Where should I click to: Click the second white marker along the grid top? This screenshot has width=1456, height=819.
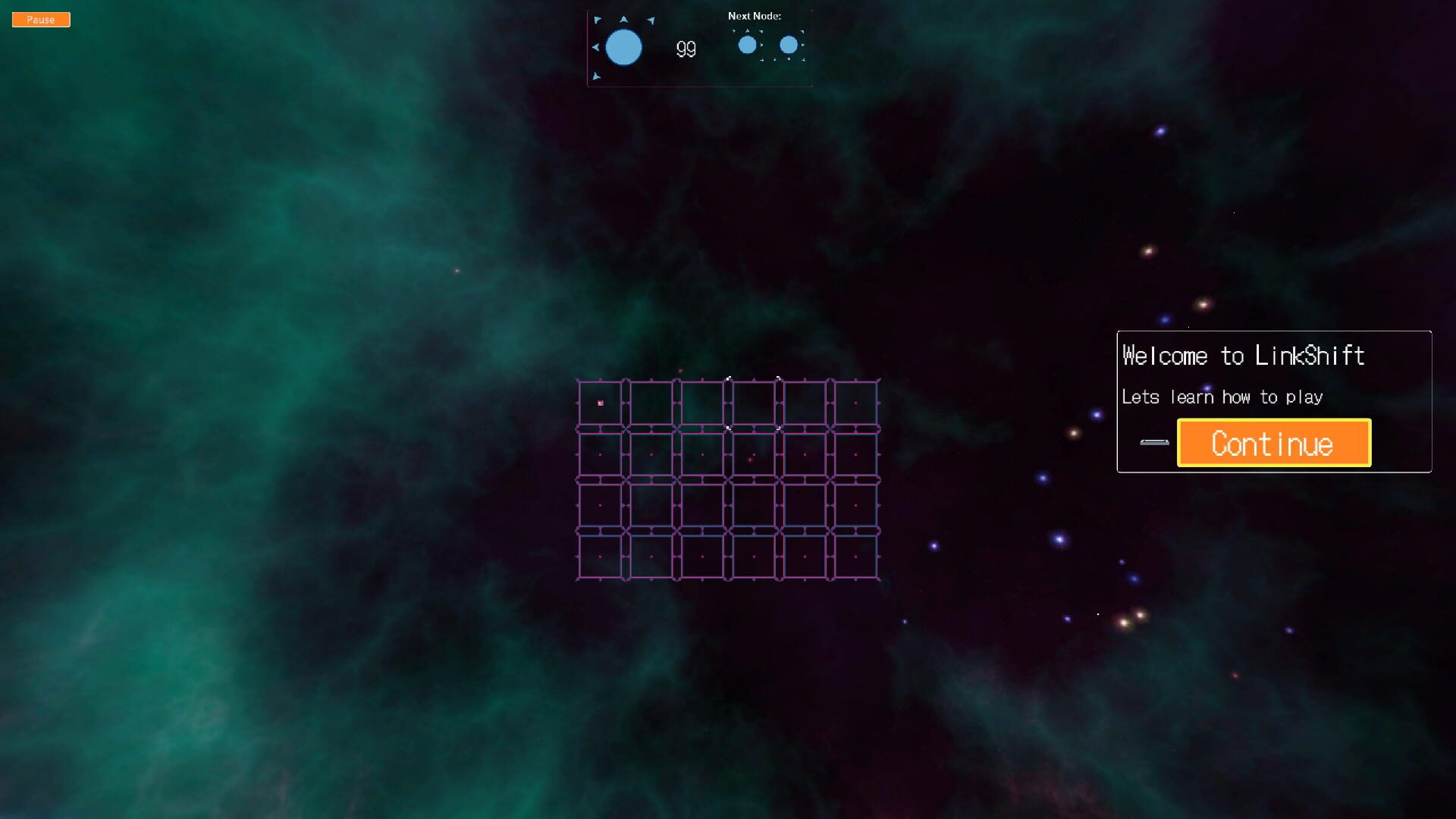point(779,378)
